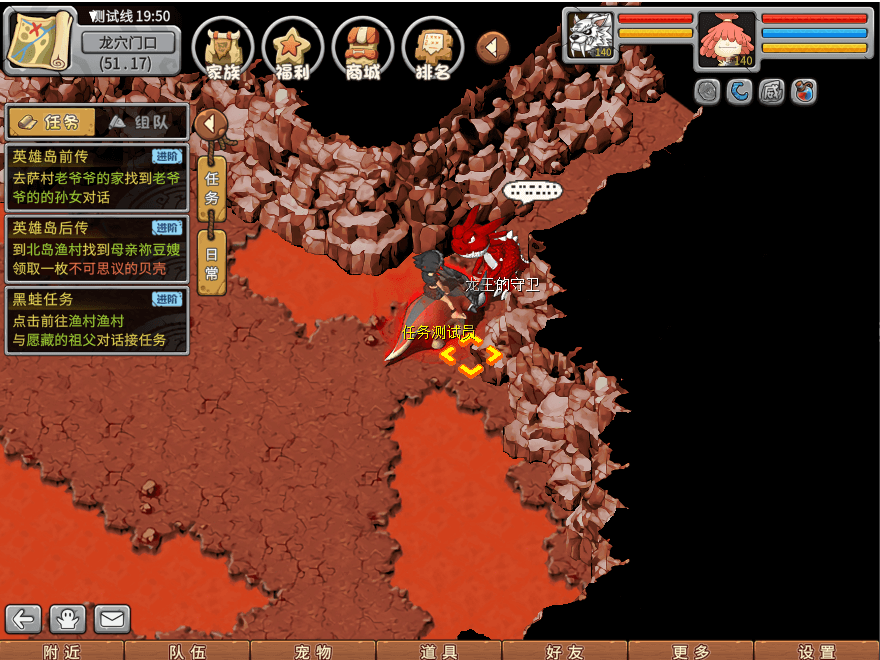Collapse the quest panel with its round arrow
The image size is (880, 660).
(210, 124)
